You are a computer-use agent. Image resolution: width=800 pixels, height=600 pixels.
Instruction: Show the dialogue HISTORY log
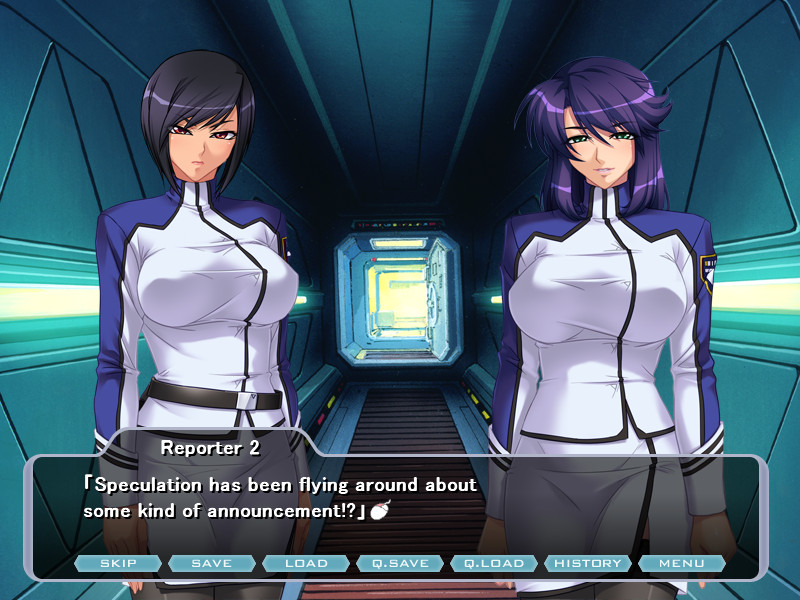coord(588,563)
